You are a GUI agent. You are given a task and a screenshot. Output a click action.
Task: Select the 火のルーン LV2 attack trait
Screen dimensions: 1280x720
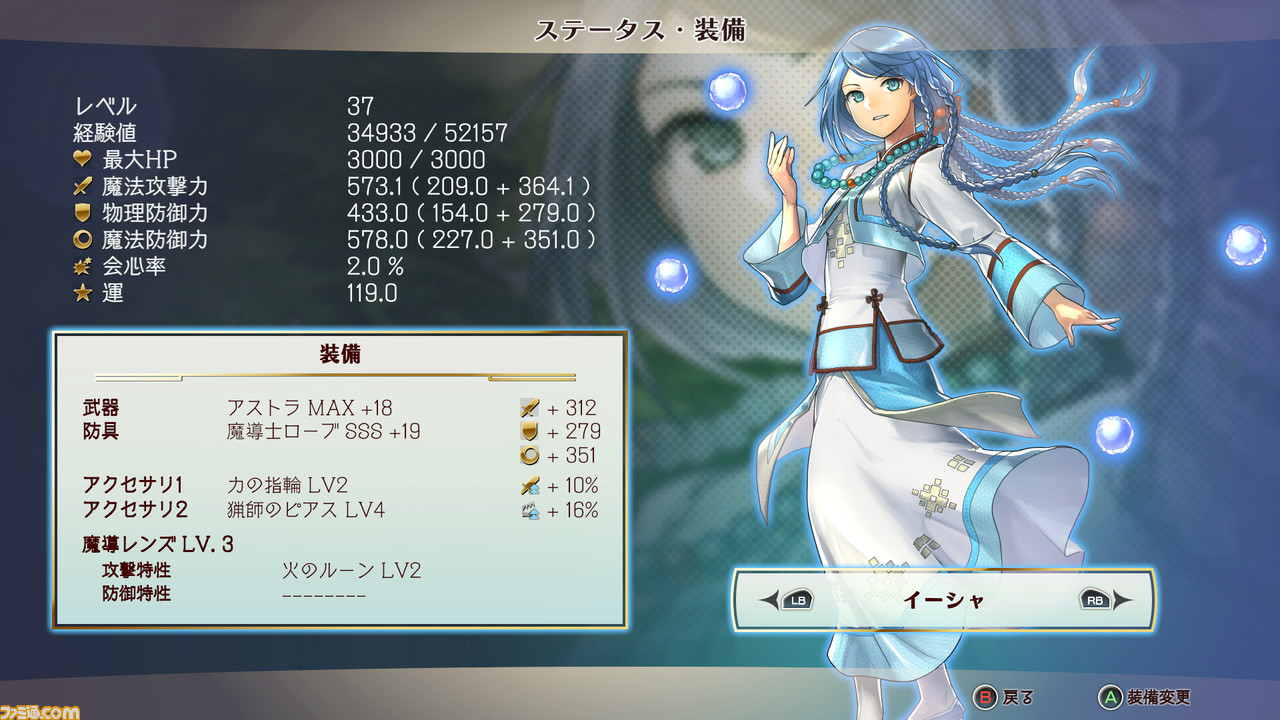[x=351, y=571]
